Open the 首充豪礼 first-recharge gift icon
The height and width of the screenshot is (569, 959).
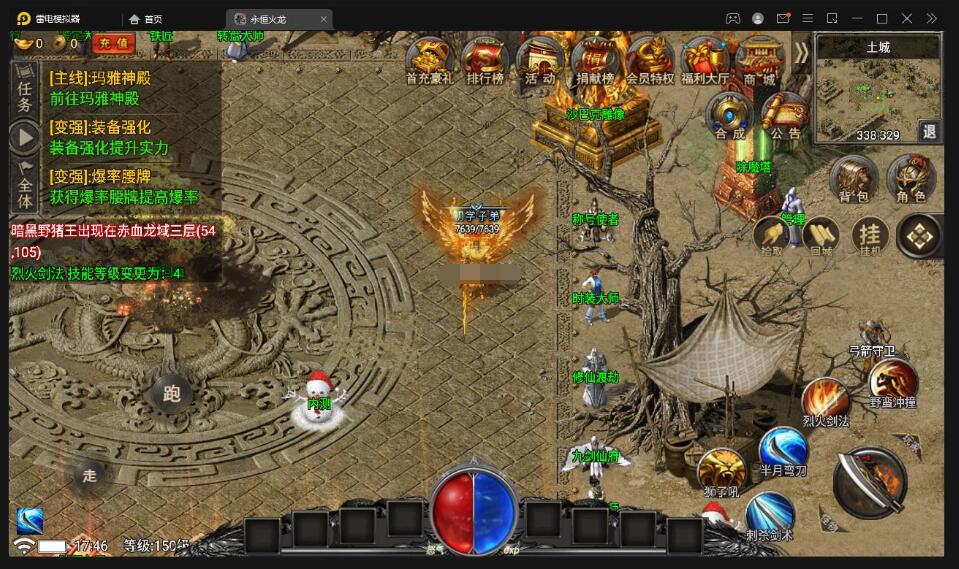click(429, 58)
